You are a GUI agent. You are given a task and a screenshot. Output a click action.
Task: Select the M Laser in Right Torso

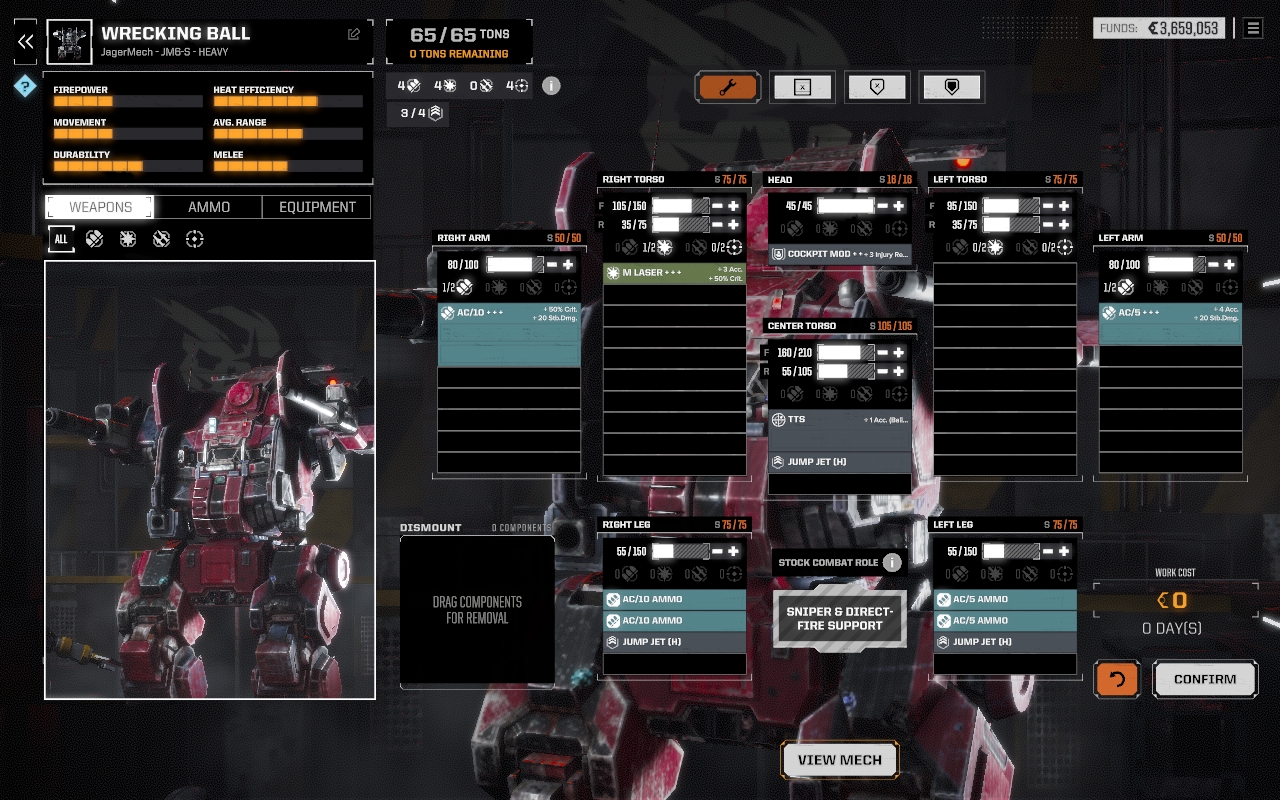coord(674,273)
